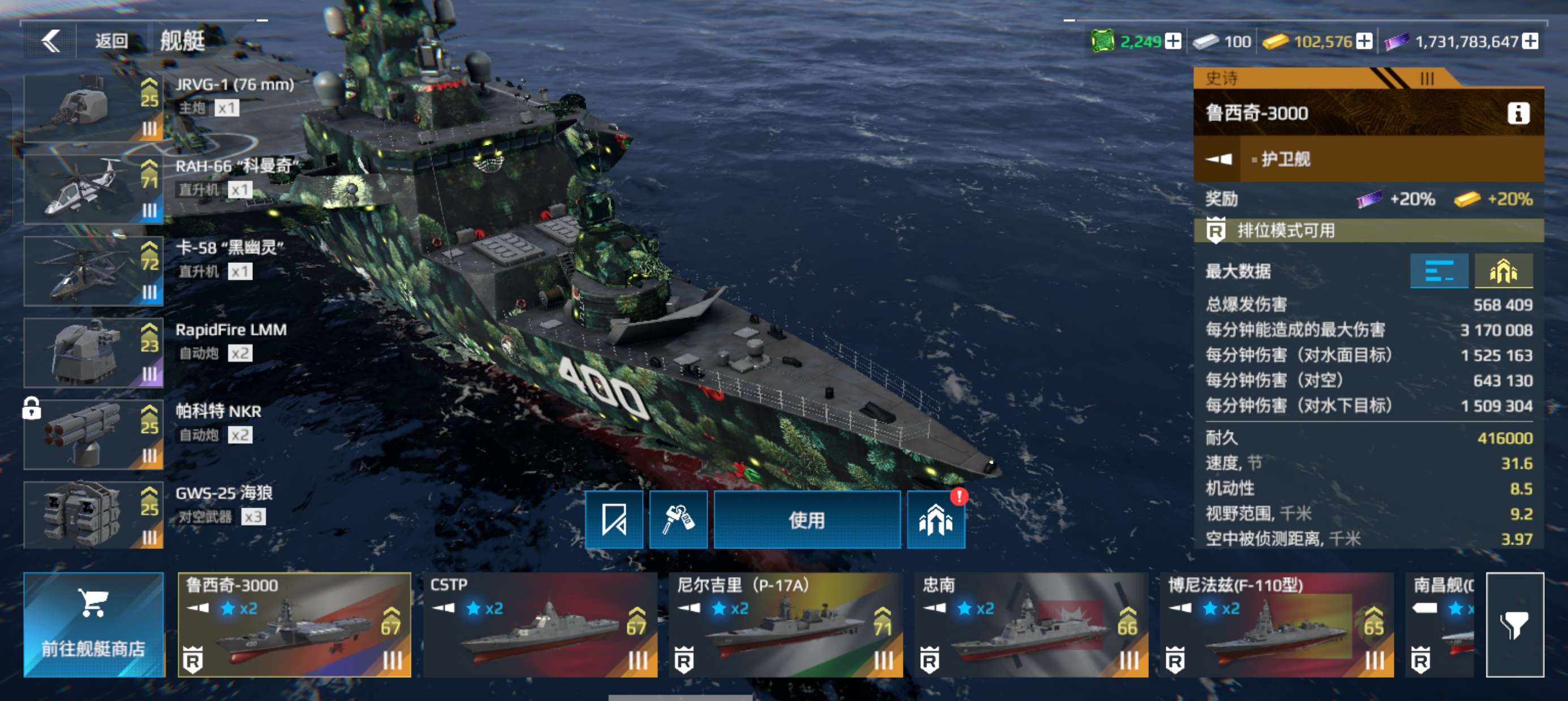Pick the 忠南 ship card
Screen dimensions: 1568x701
click(1031, 624)
